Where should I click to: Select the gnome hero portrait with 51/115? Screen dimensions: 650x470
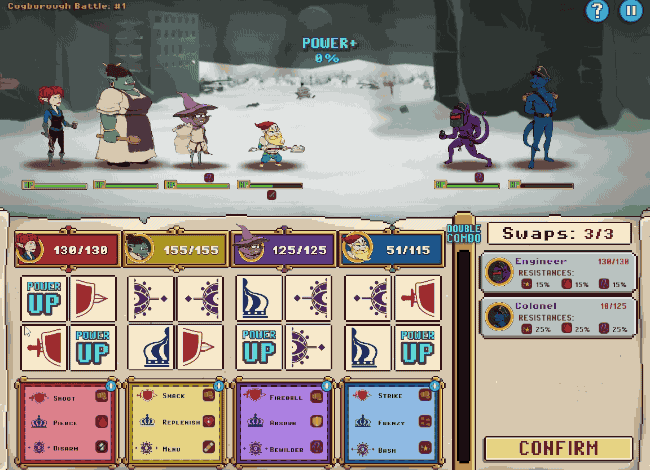click(390, 250)
